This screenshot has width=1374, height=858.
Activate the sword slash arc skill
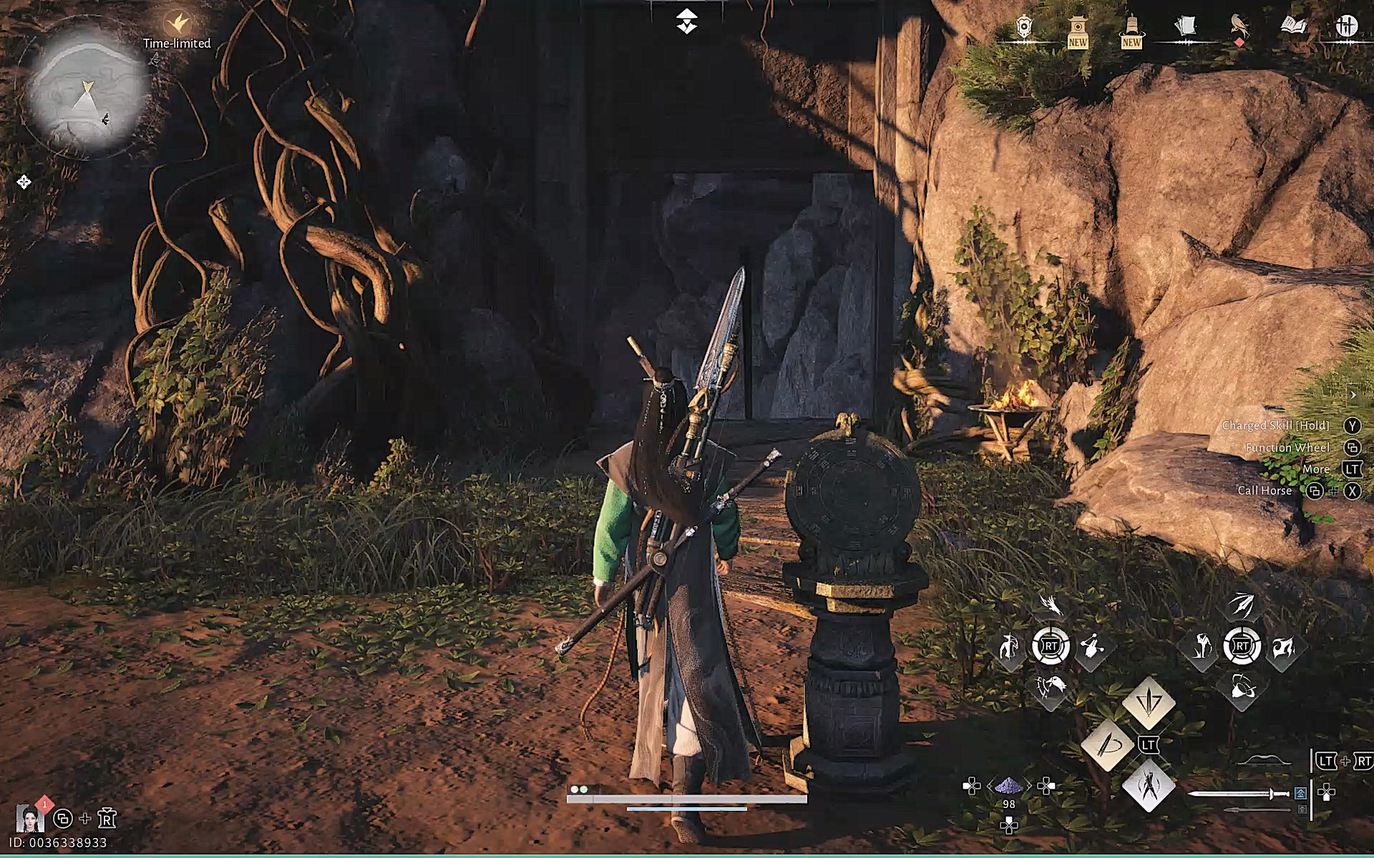(1107, 745)
